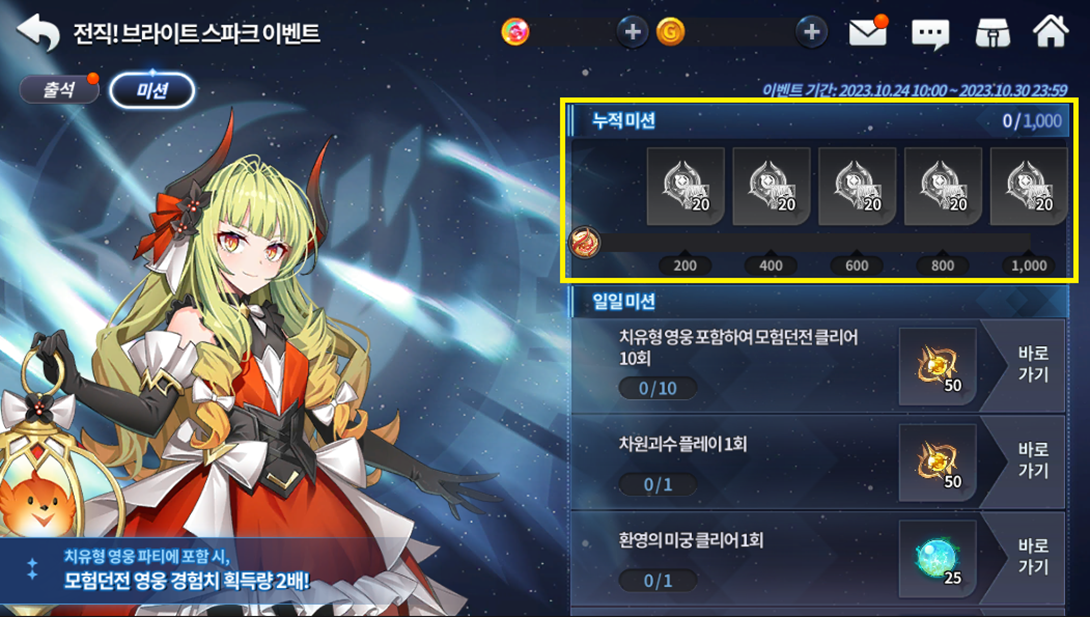Add more gold with the plus button

click(x=811, y=32)
